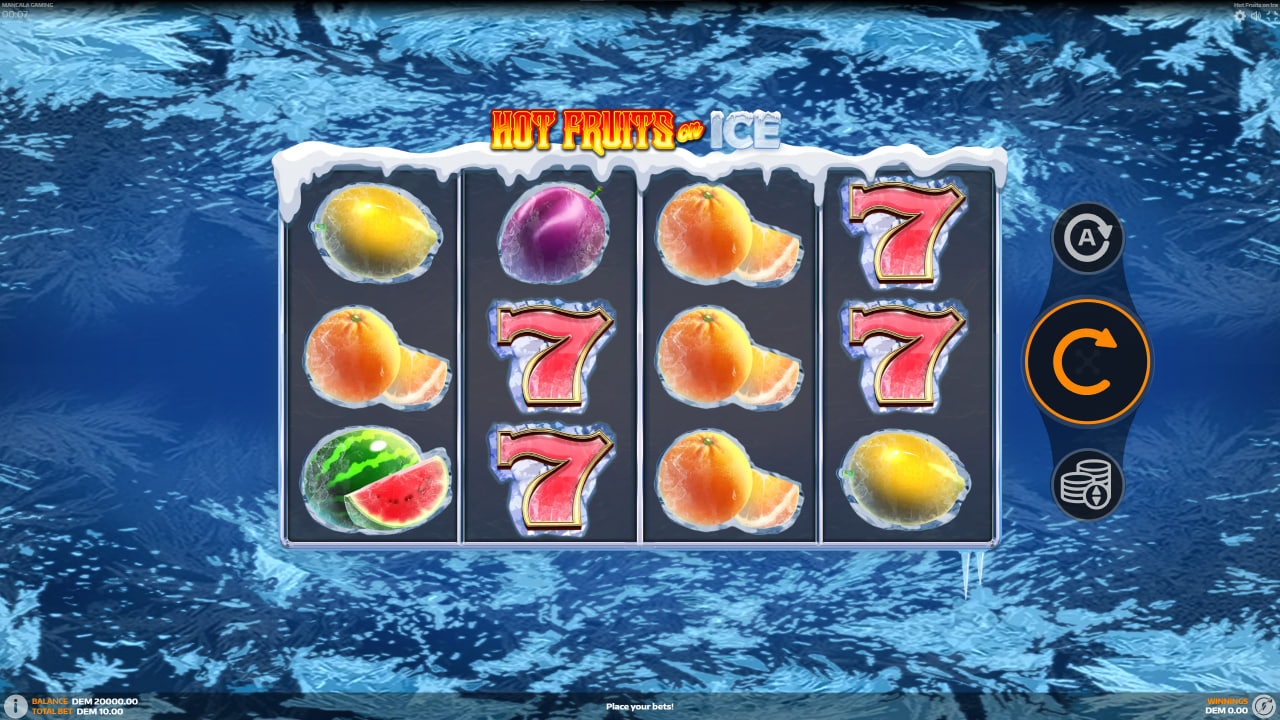1280x720 pixels.
Task: Mute the game sound with the speaker icon
Action: pos(1256,15)
